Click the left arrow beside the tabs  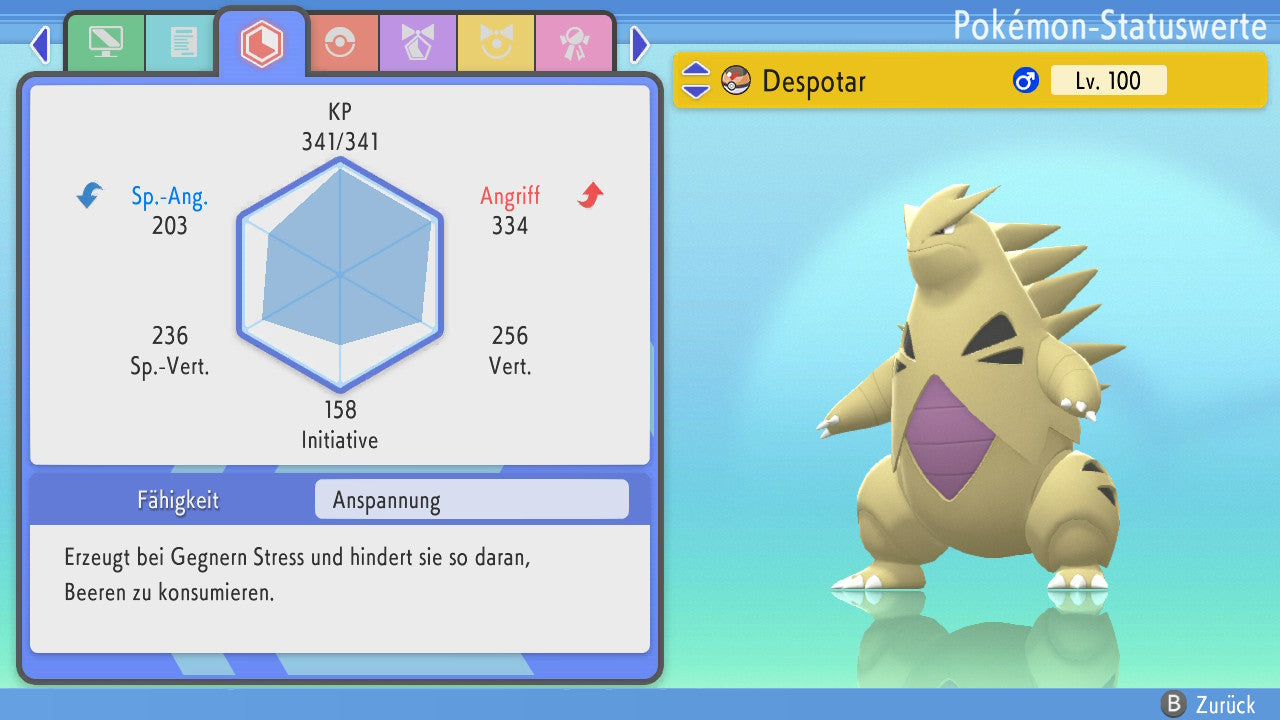click(40, 44)
